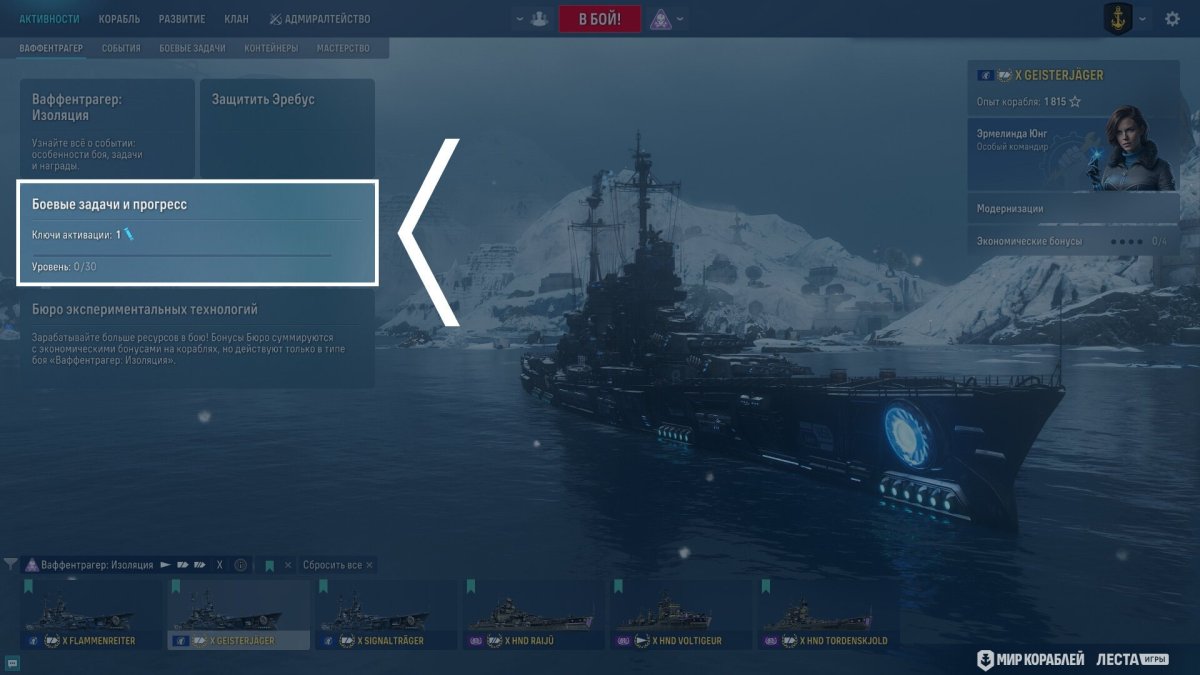Open Бюро экспериментальных технологий panel

pos(197,341)
